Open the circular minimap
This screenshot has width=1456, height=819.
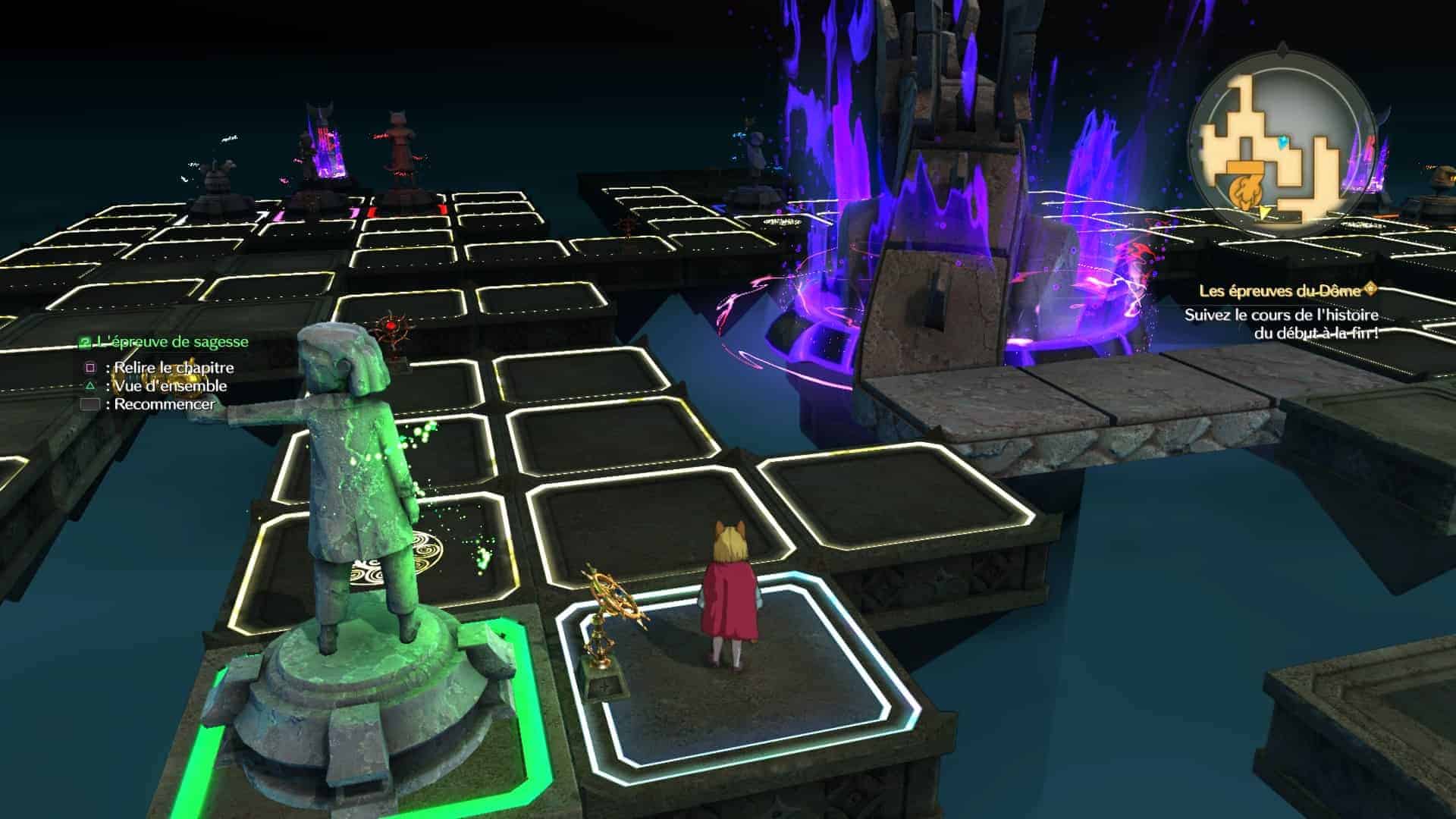click(x=1281, y=146)
